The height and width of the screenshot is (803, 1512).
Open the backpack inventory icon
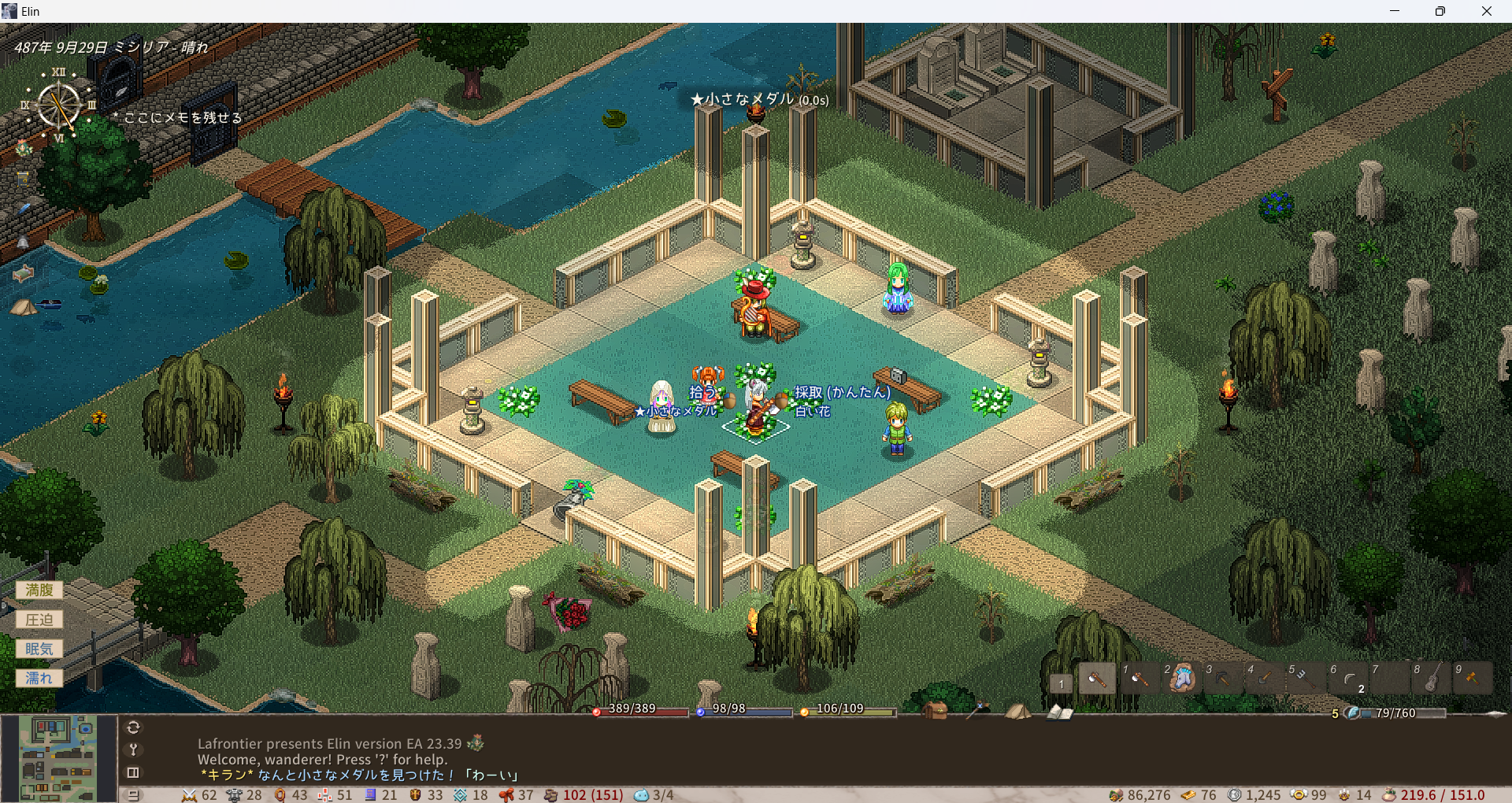coord(936,711)
